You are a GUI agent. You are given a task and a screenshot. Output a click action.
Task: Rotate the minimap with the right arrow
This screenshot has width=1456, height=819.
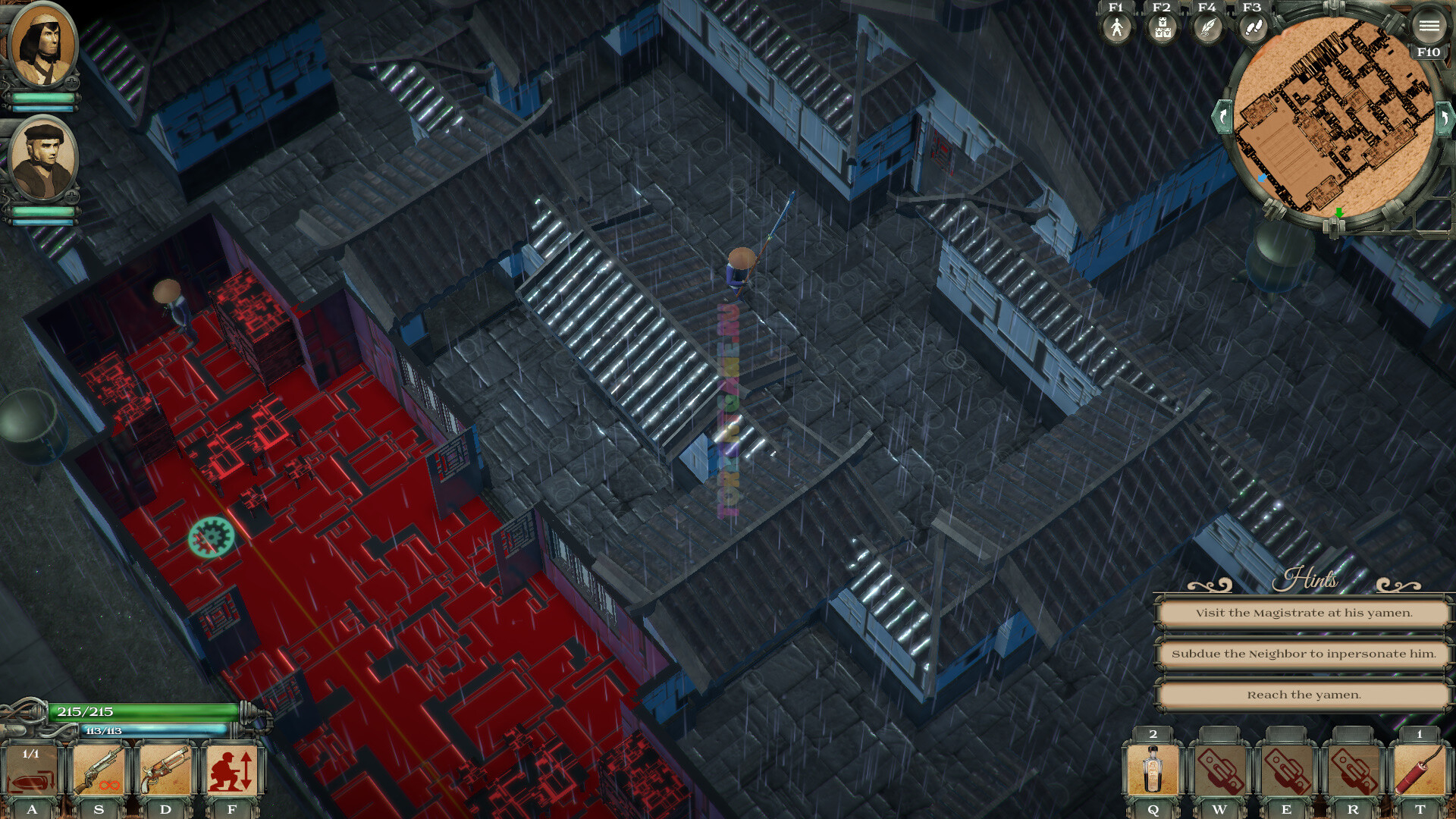click(x=1445, y=118)
